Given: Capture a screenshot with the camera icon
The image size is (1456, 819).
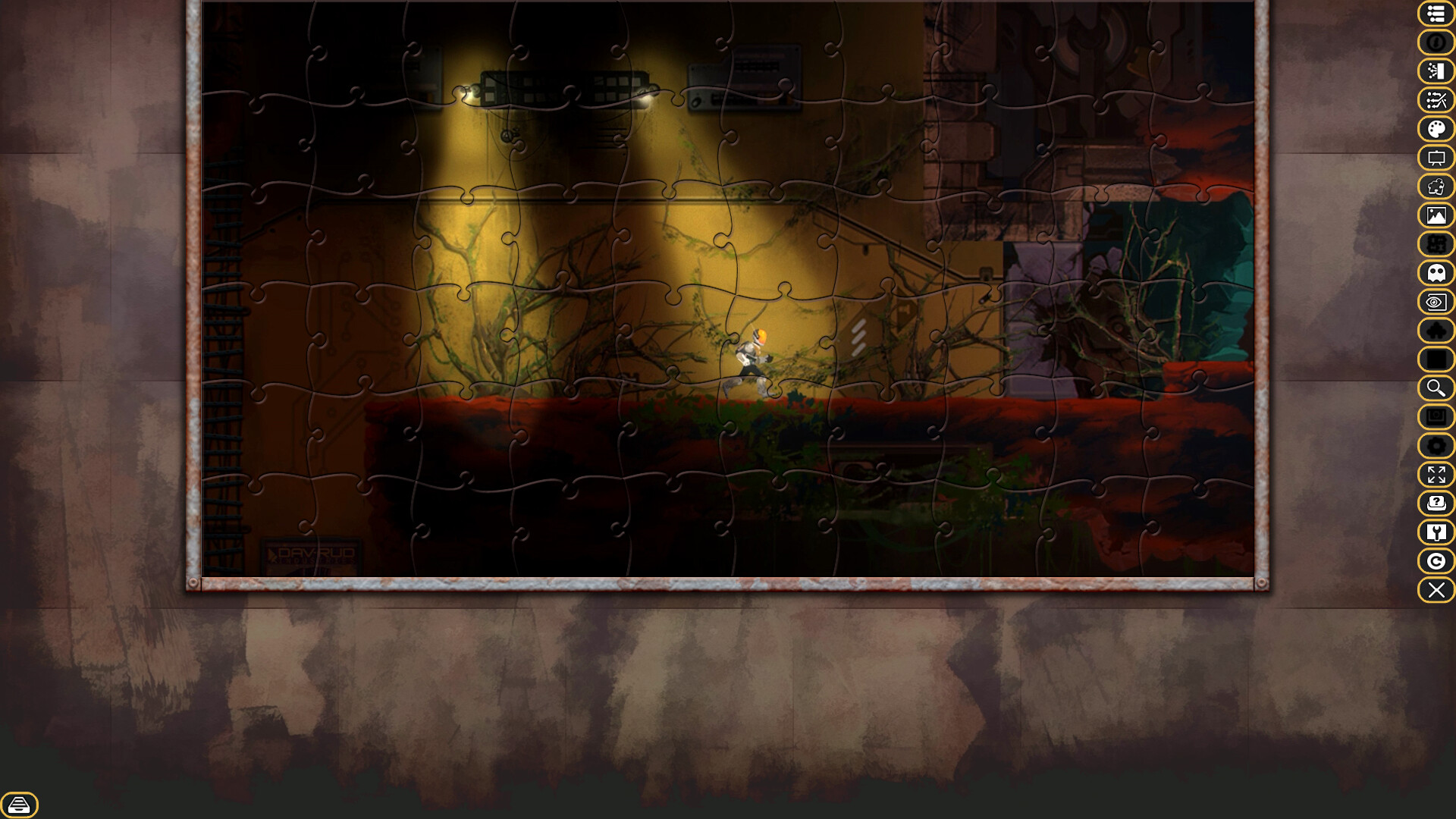Looking at the screenshot, I should click(1436, 418).
